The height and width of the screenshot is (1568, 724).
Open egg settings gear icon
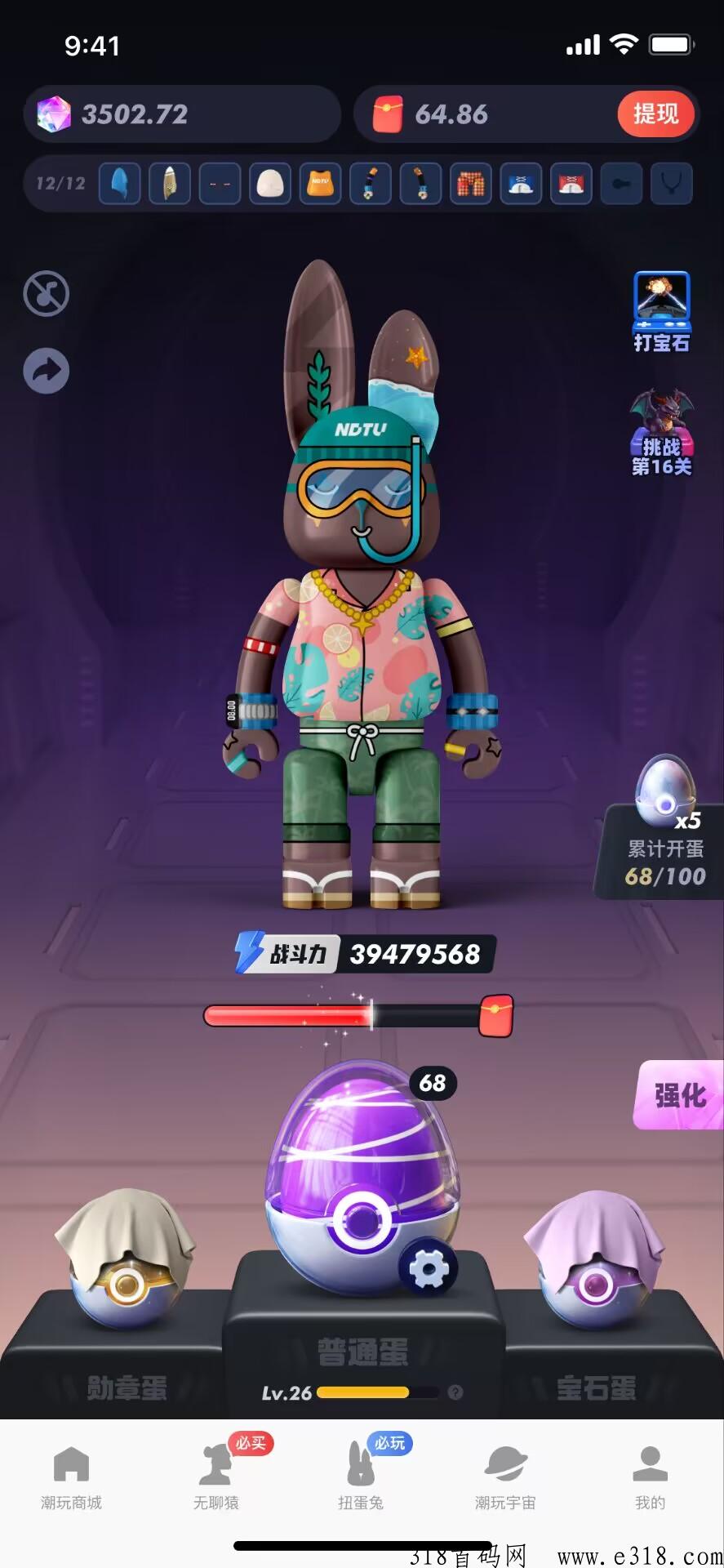click(x=428, y=1268)
